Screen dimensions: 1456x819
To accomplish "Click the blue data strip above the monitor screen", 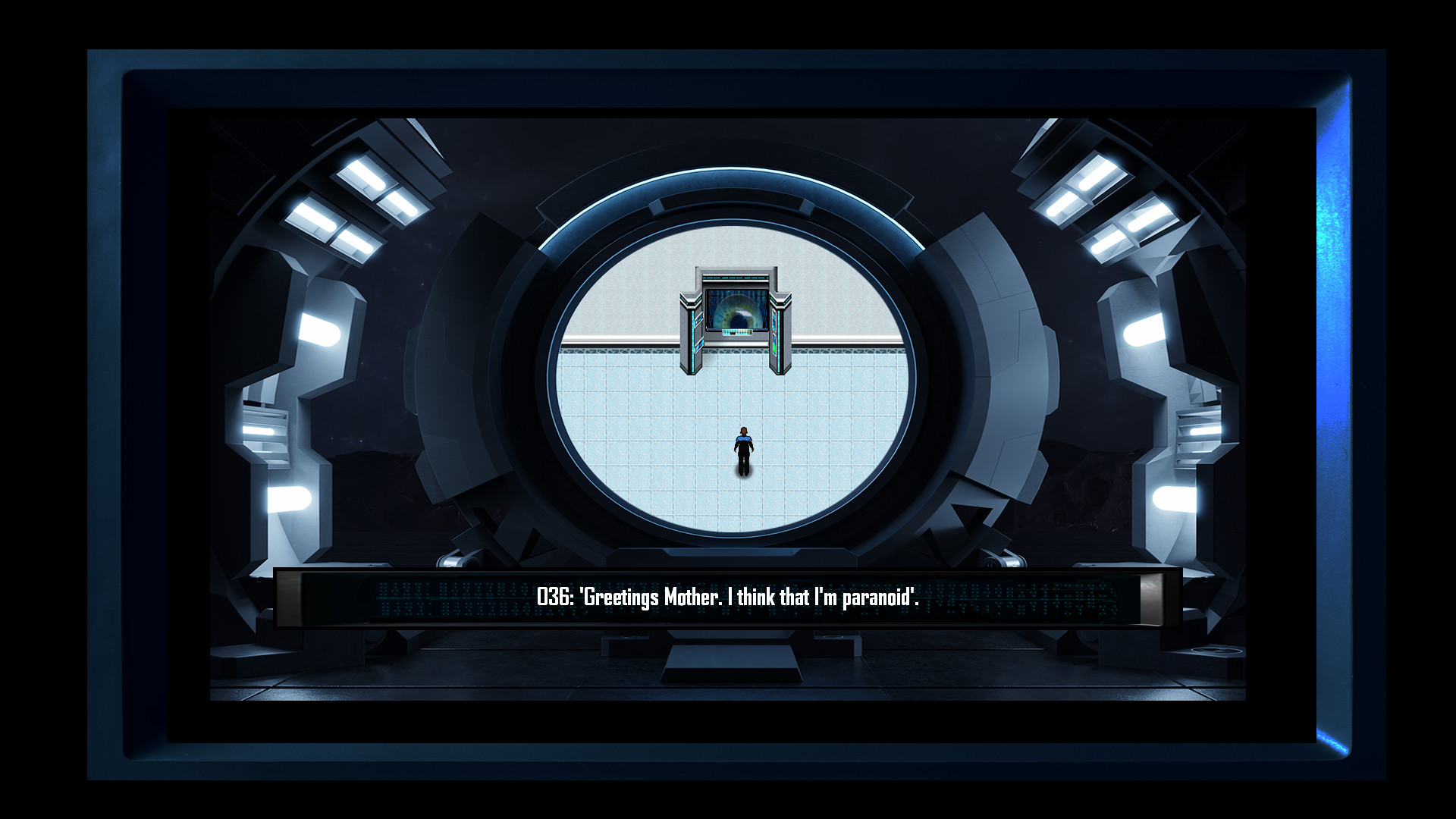I will pyautogui.click(x=736, y=278).
